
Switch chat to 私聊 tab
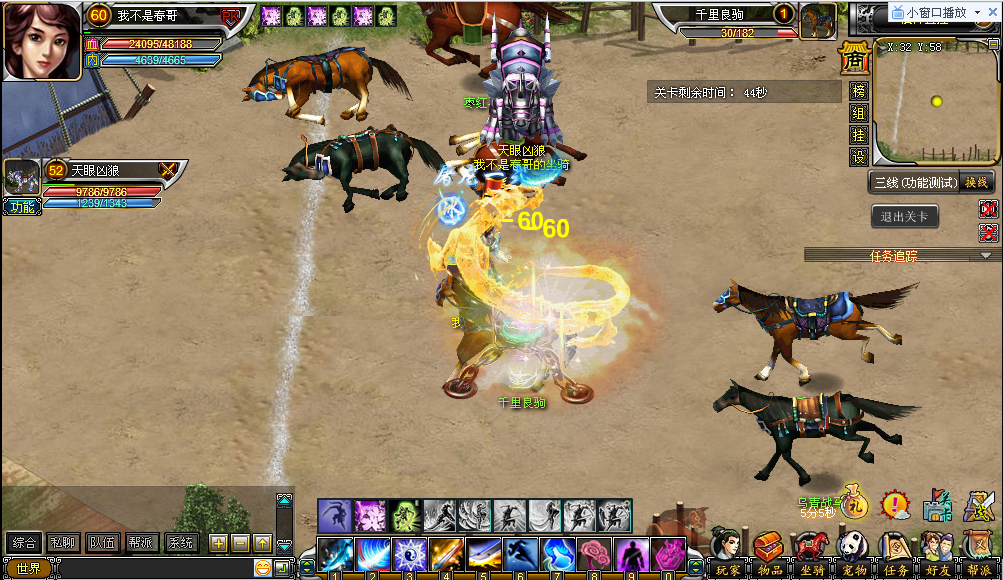pyautogui.click(x=62, y=543)
